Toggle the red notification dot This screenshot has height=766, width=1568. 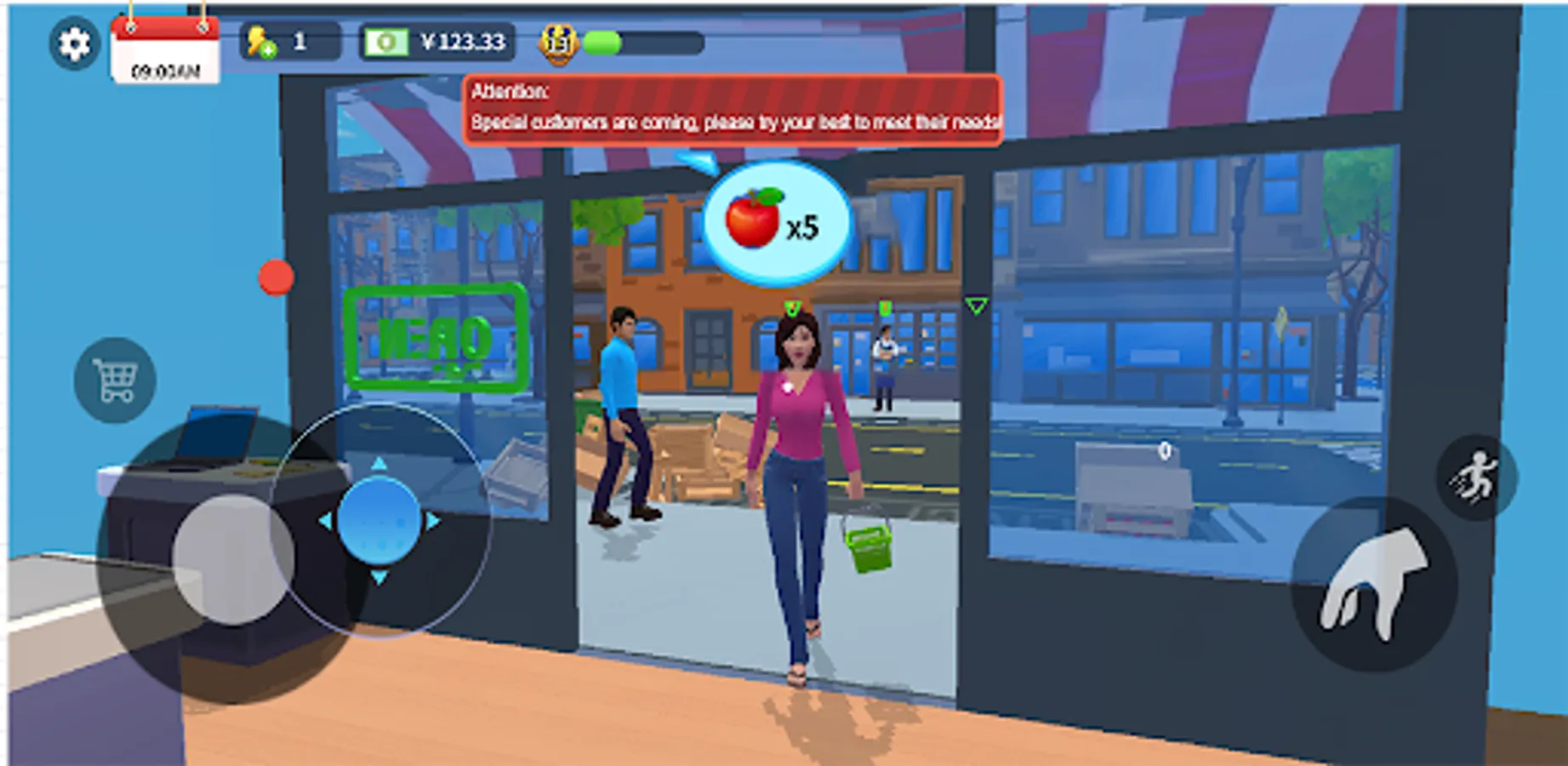[275, 275]
